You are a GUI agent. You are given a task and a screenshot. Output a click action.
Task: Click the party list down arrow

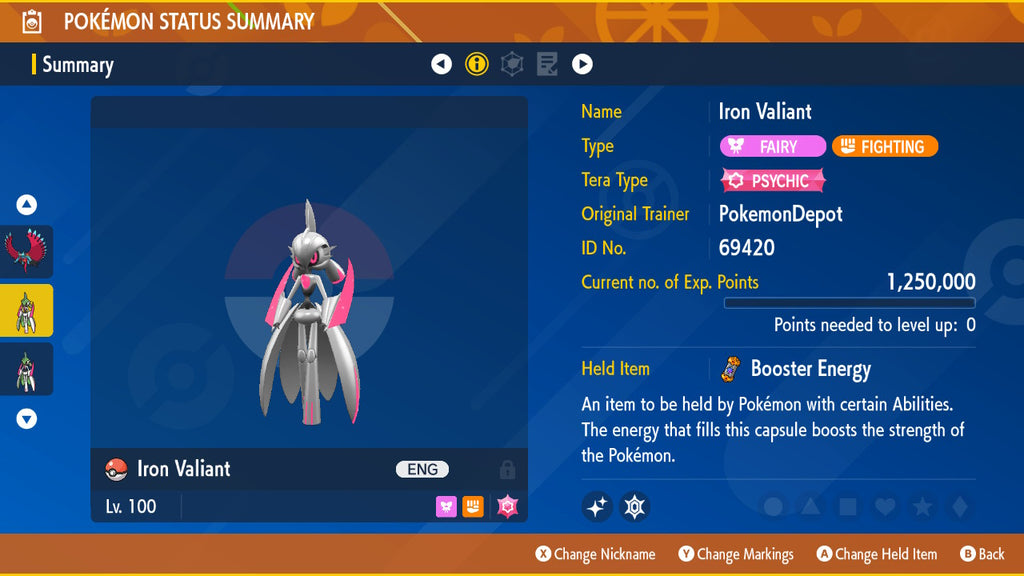(27, 419)
